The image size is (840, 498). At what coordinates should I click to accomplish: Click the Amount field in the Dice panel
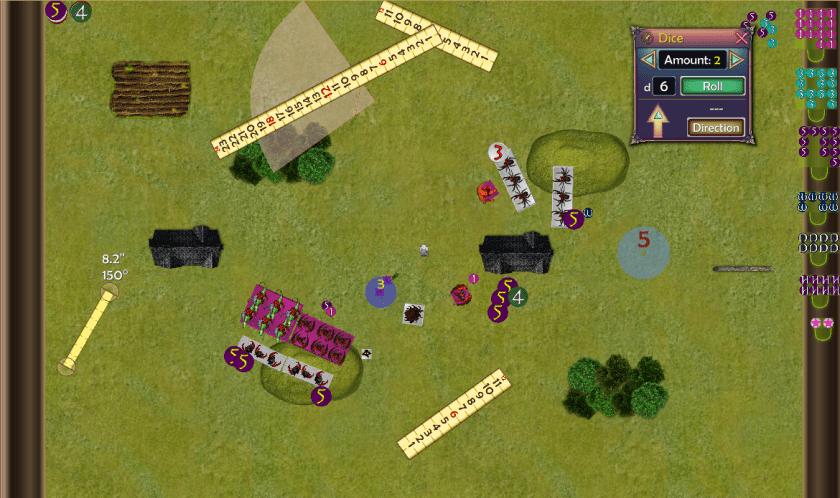691,60
